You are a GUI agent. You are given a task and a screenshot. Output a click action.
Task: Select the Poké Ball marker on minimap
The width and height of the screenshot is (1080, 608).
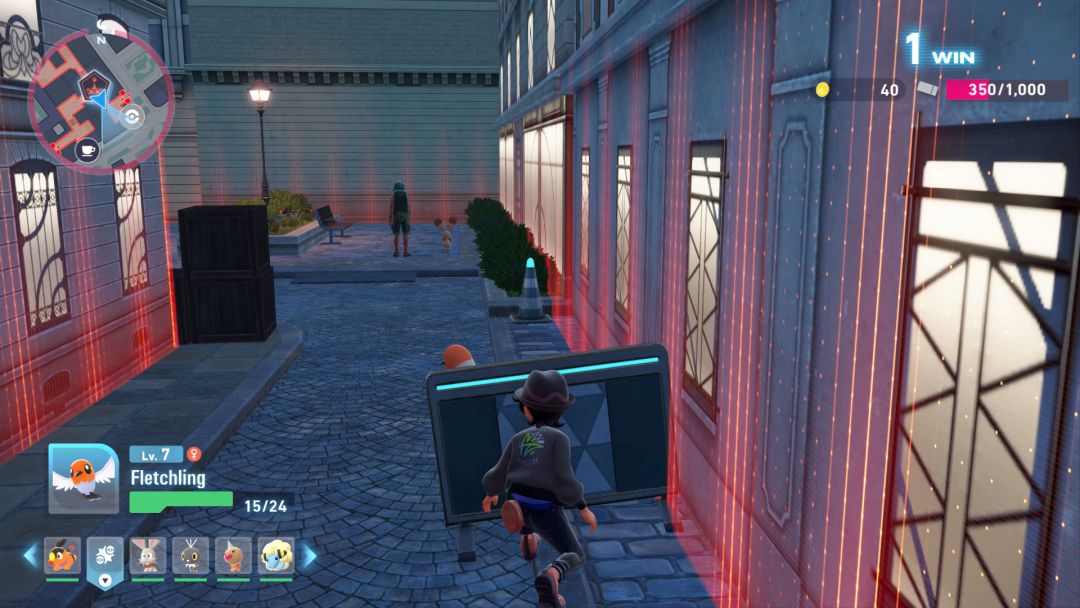[x=131, y=115]
